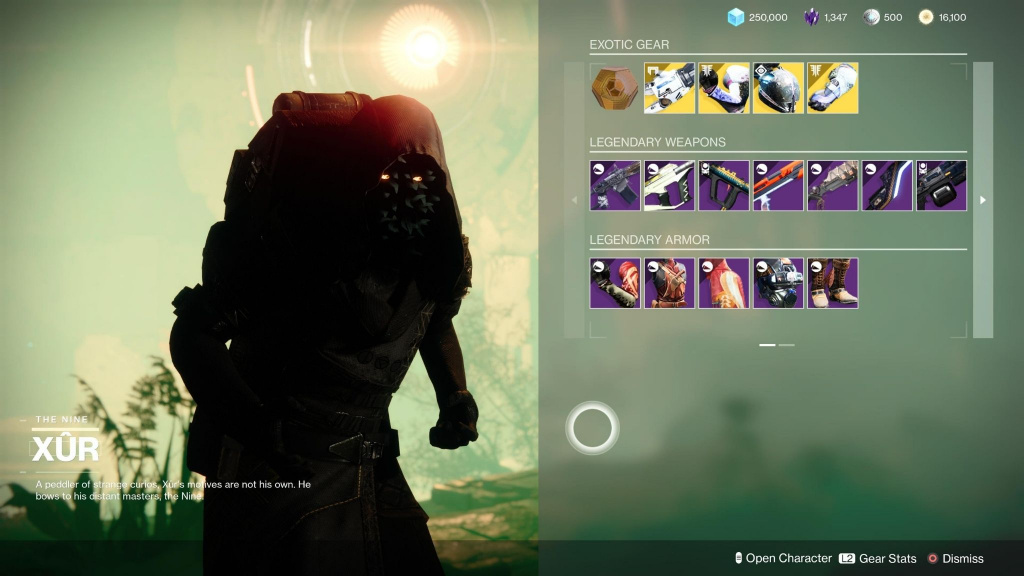1024x576 pixels.
Task: Pick the legendary weapon with teal-trimmed barrel
Action: click(x=723, y=185)
